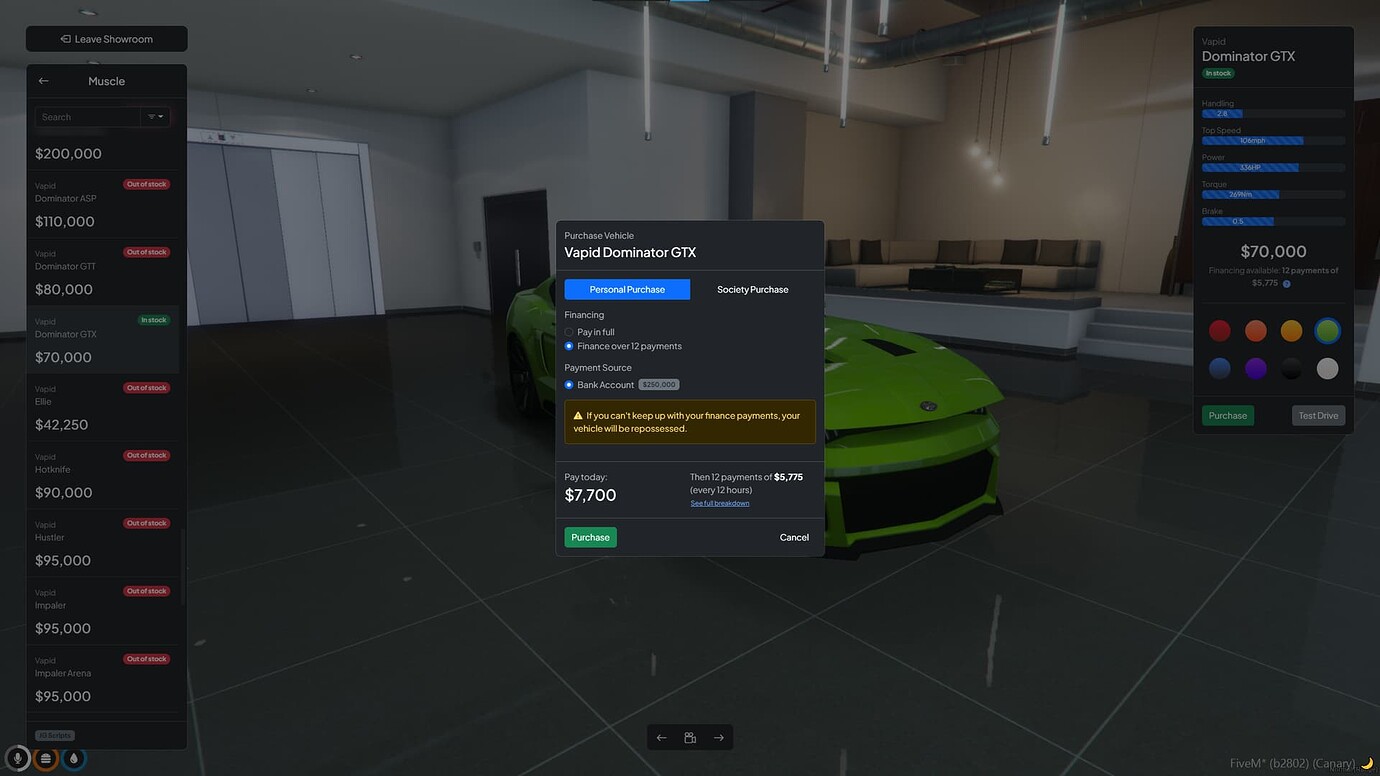This screenshot has width=1380, height=776.
Task: Select Finance over 12 payments
Action: point(568,346)
